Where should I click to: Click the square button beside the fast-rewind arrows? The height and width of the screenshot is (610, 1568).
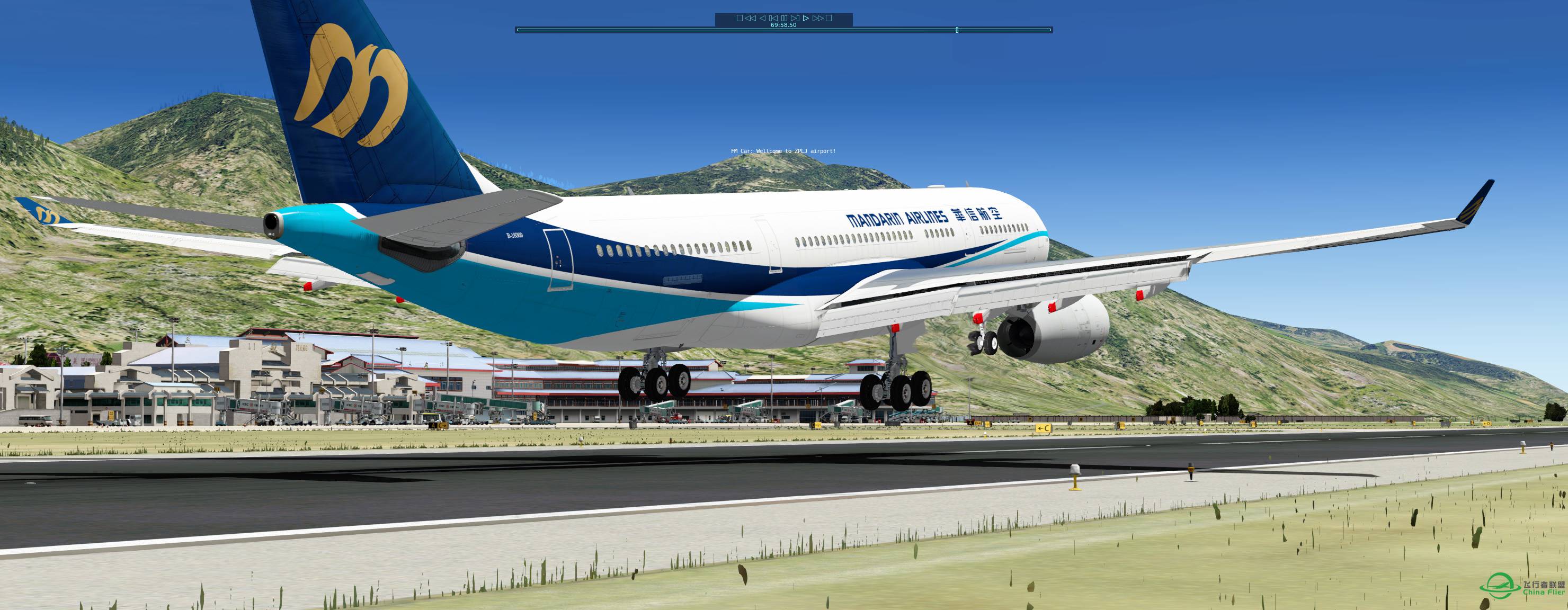click(740, 18)
